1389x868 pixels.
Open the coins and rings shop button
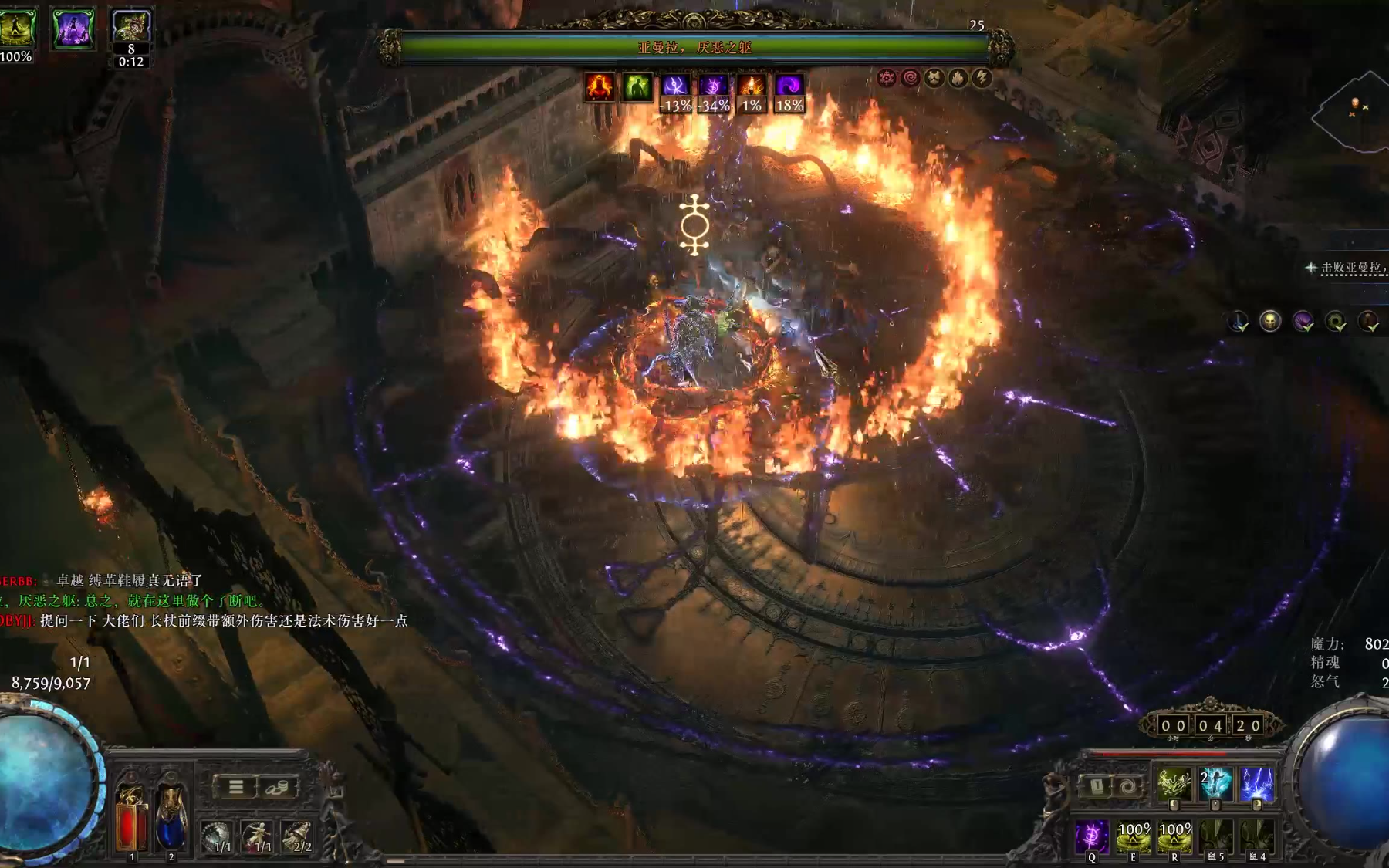click(276, 787)
